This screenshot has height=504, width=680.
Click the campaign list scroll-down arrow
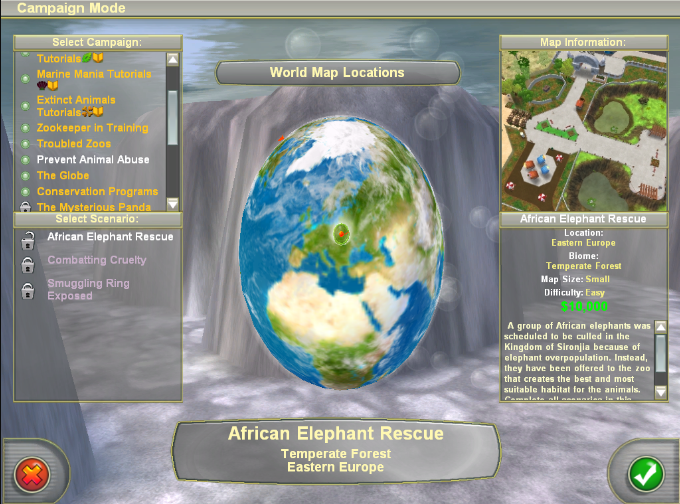(x=173, y=203)
